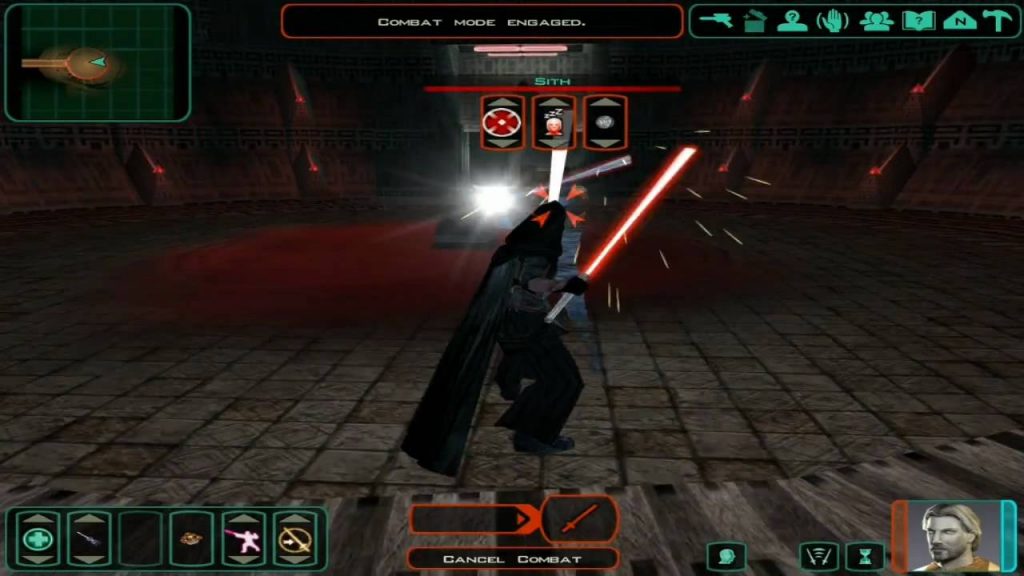1024x576 pixels.
Task: Click the stealth signal-waves button
Action: [x=817, y=555]
